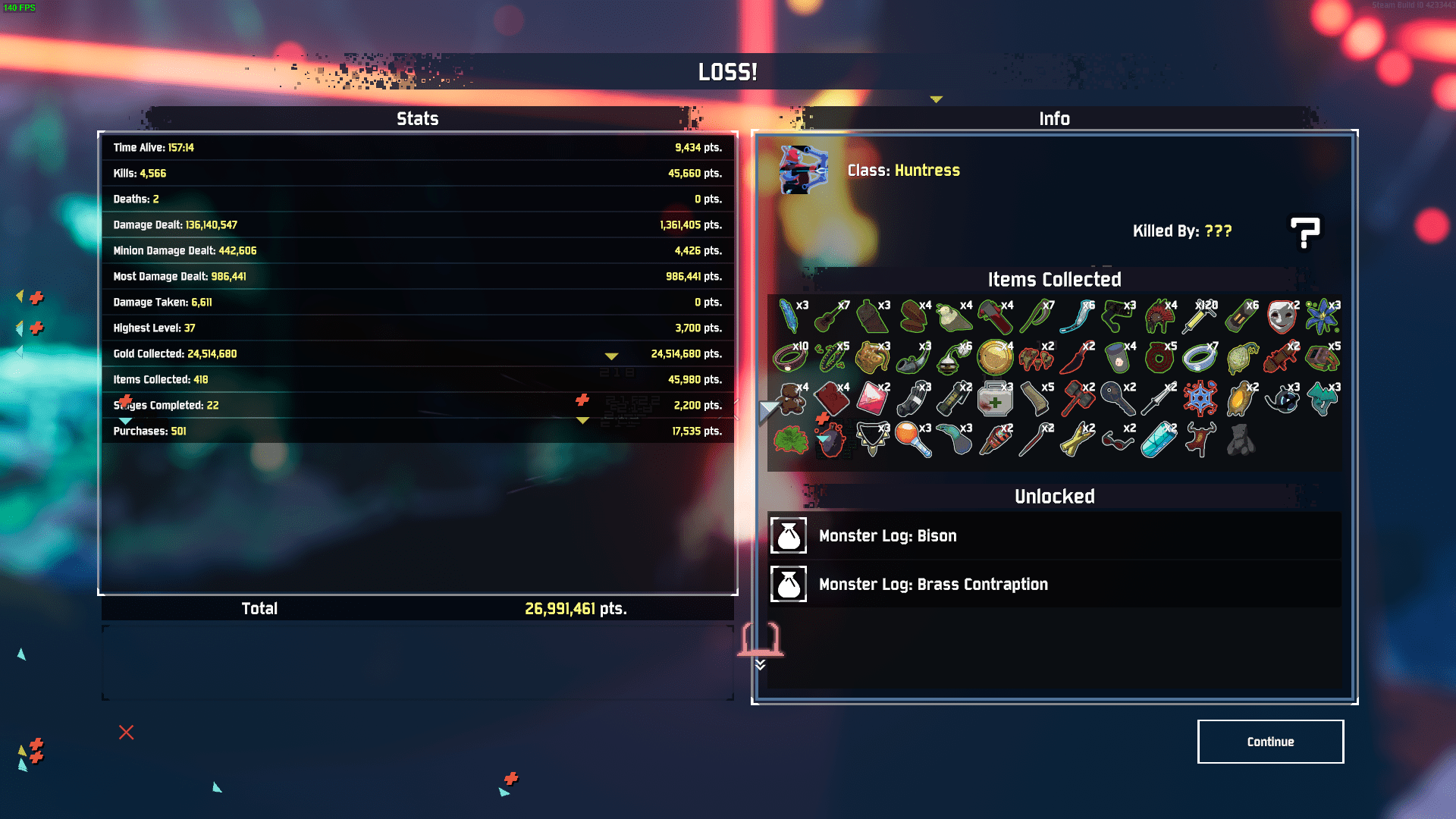Expand the Purchases row arrow
Screen dimensions: 1456x819
pos(583,419)
